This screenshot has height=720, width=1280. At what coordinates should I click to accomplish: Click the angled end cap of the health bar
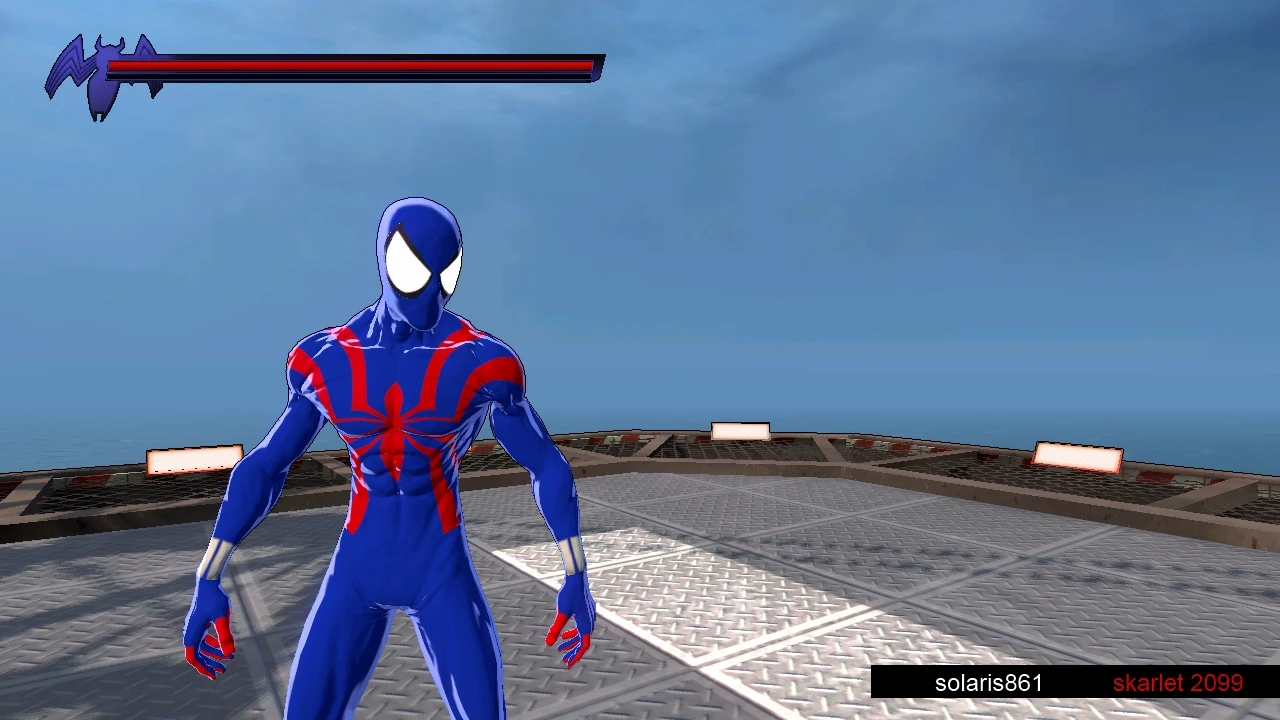(x=595, y=66)
